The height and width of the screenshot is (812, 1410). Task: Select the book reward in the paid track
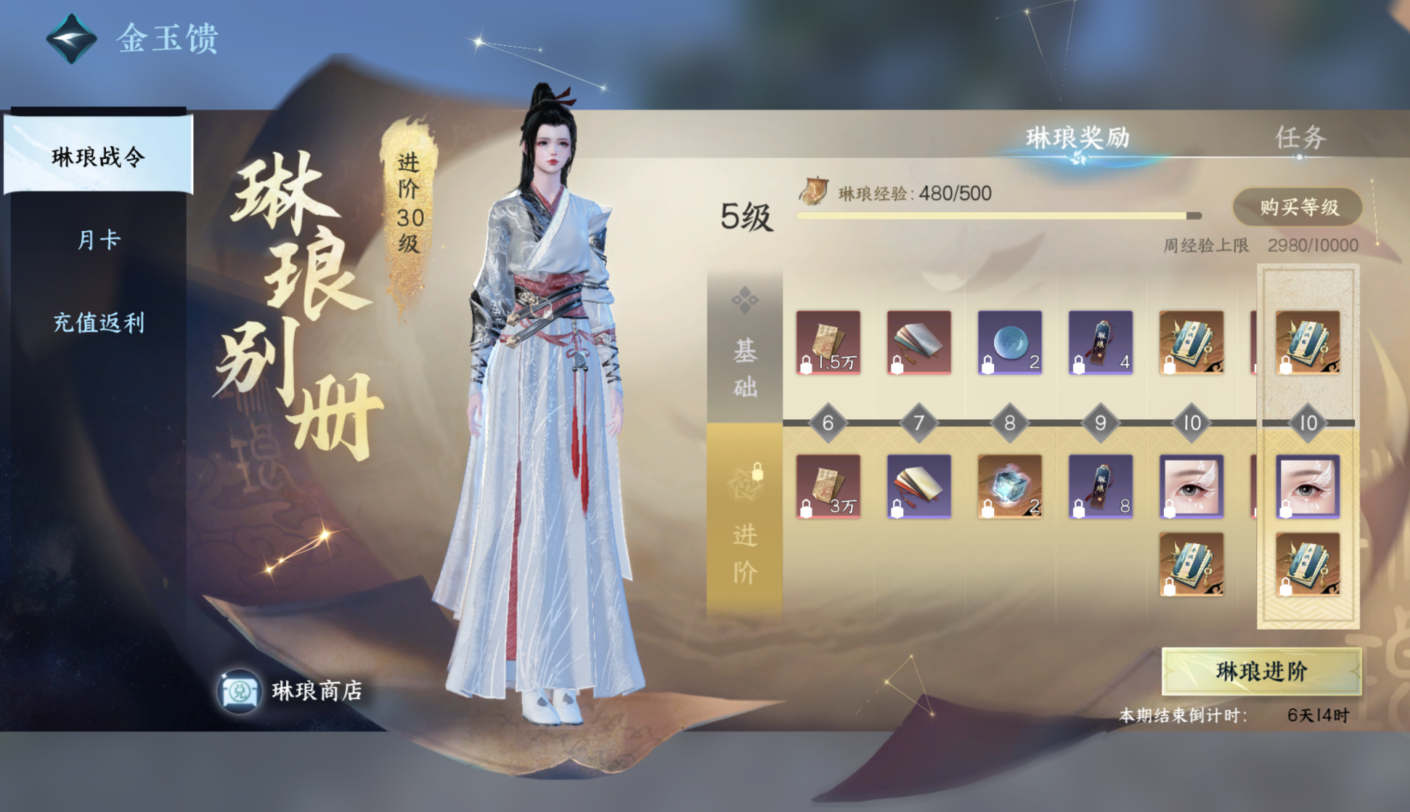tap(920, 488)
